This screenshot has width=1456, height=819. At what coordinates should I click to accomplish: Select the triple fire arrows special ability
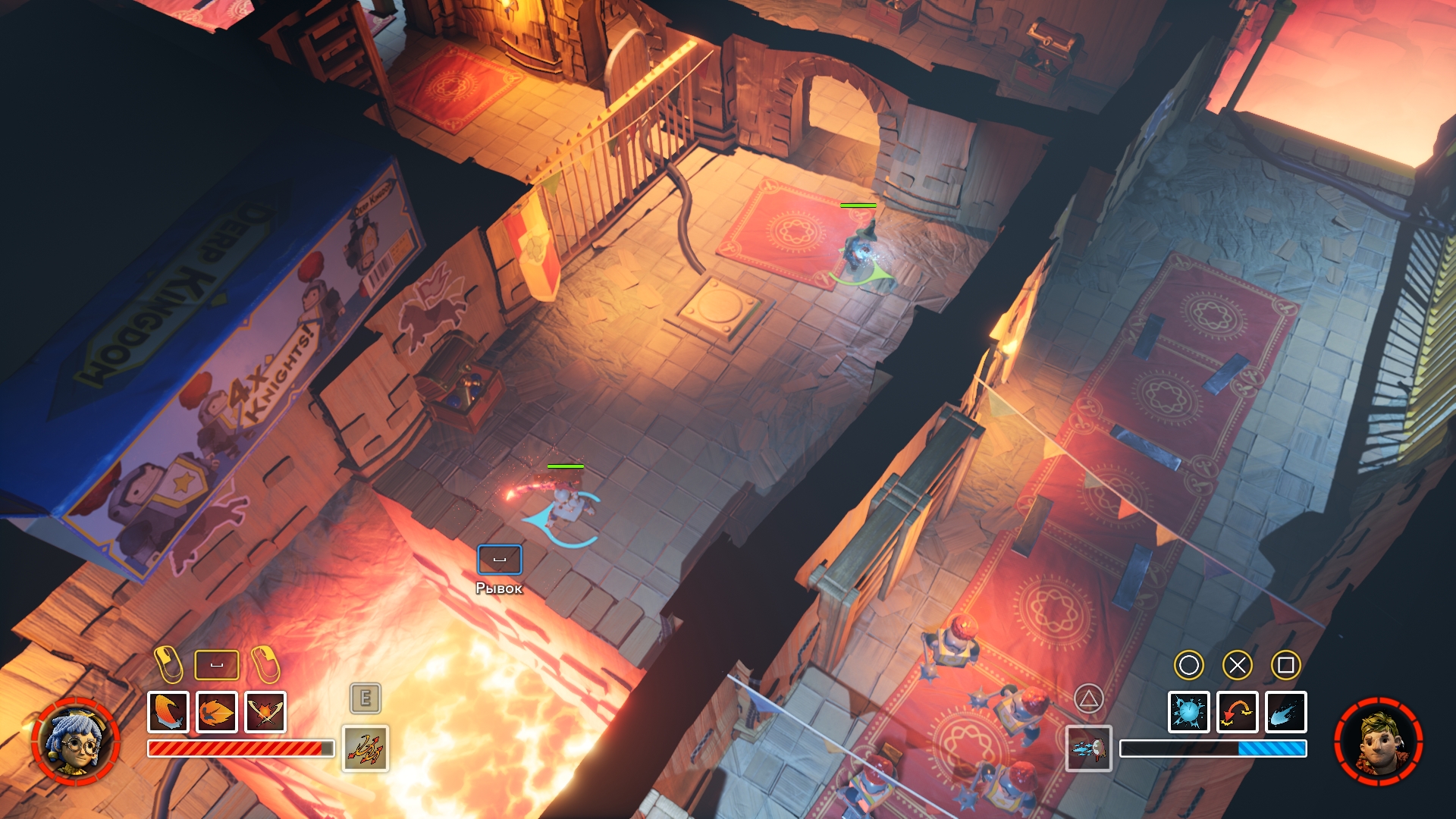[366, 748]
